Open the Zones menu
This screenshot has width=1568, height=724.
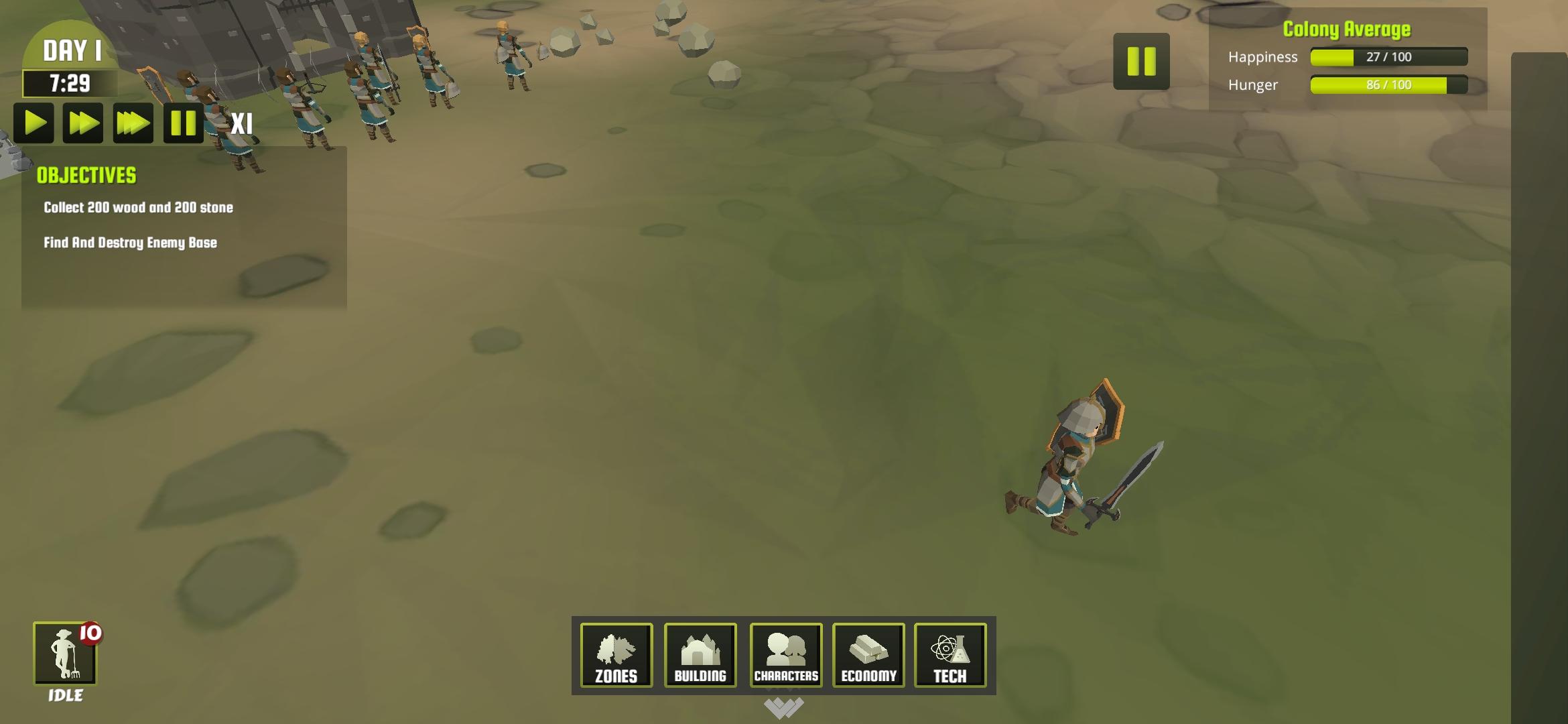615,656
